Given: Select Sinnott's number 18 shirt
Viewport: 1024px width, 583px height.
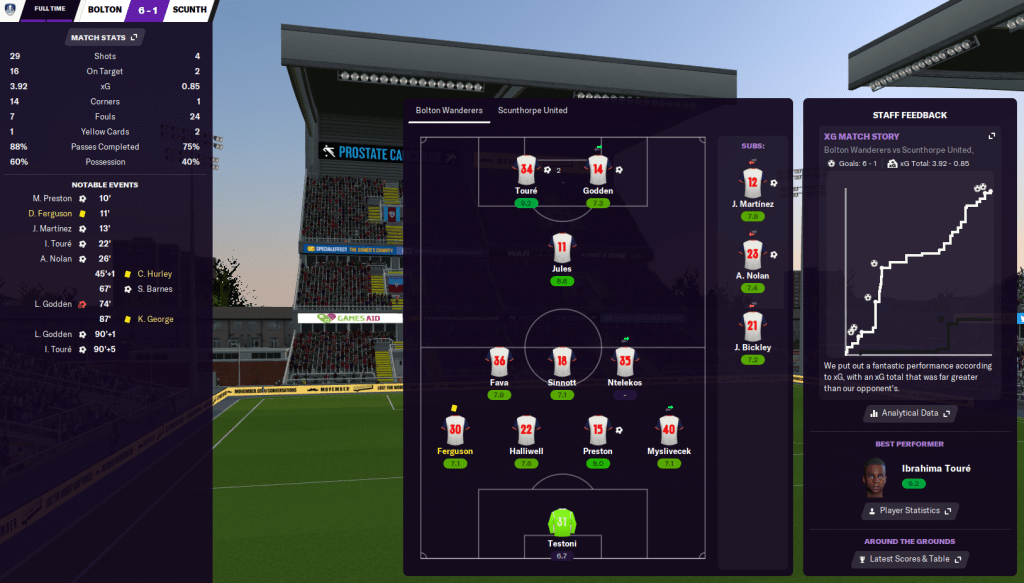Looking at the screenshot, I should [x=562, y=362].
